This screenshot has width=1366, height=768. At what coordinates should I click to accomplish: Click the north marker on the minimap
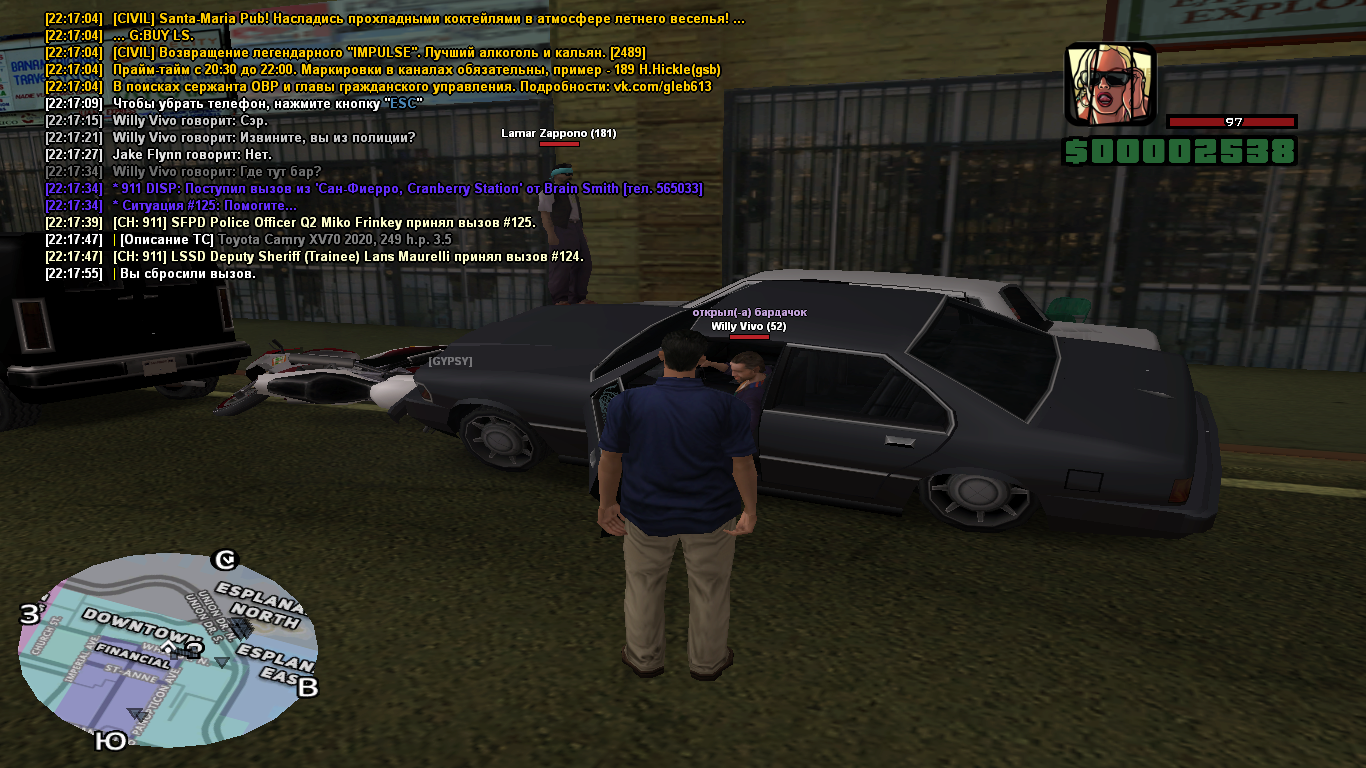[227, 559]
